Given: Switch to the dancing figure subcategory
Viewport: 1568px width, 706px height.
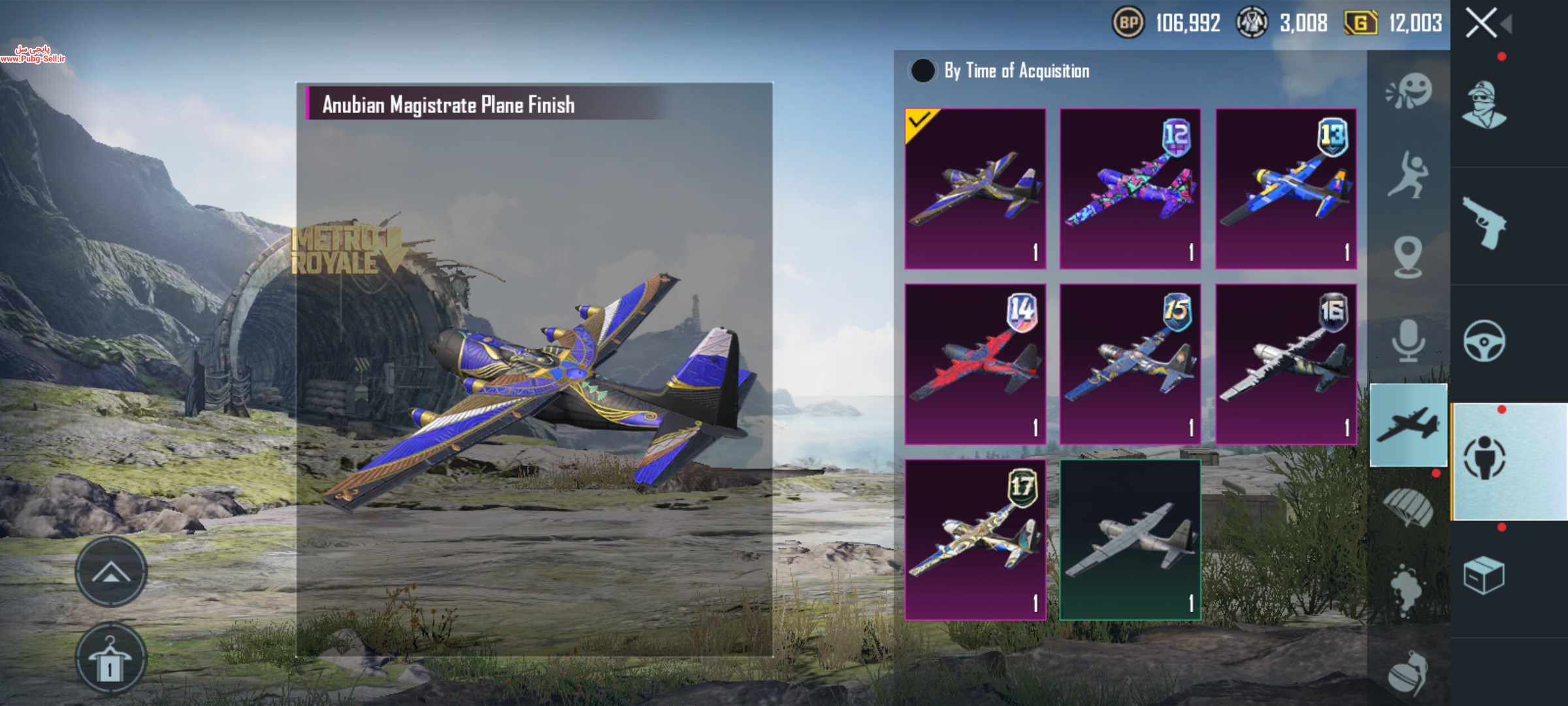Looking at the screenshot, I should coord(1409,175).
